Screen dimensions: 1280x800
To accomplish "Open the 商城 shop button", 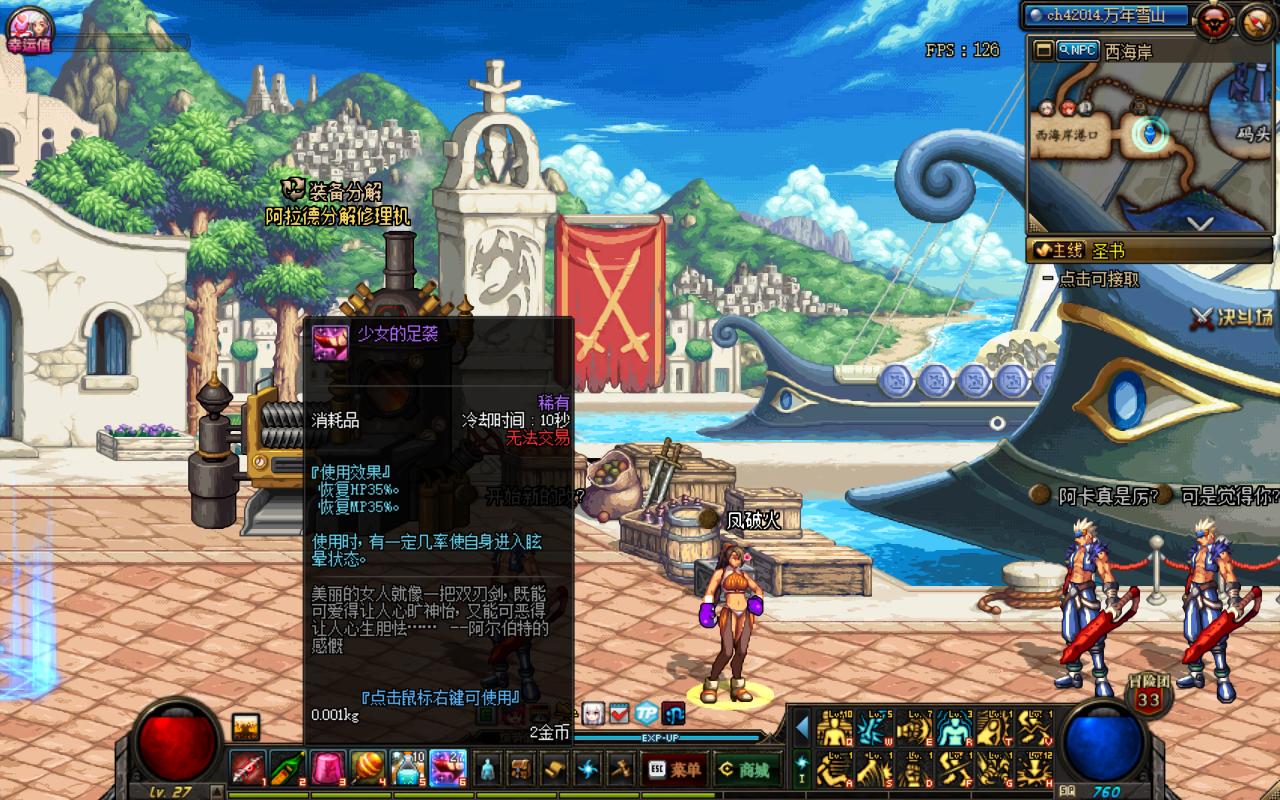I will [744, 769].
